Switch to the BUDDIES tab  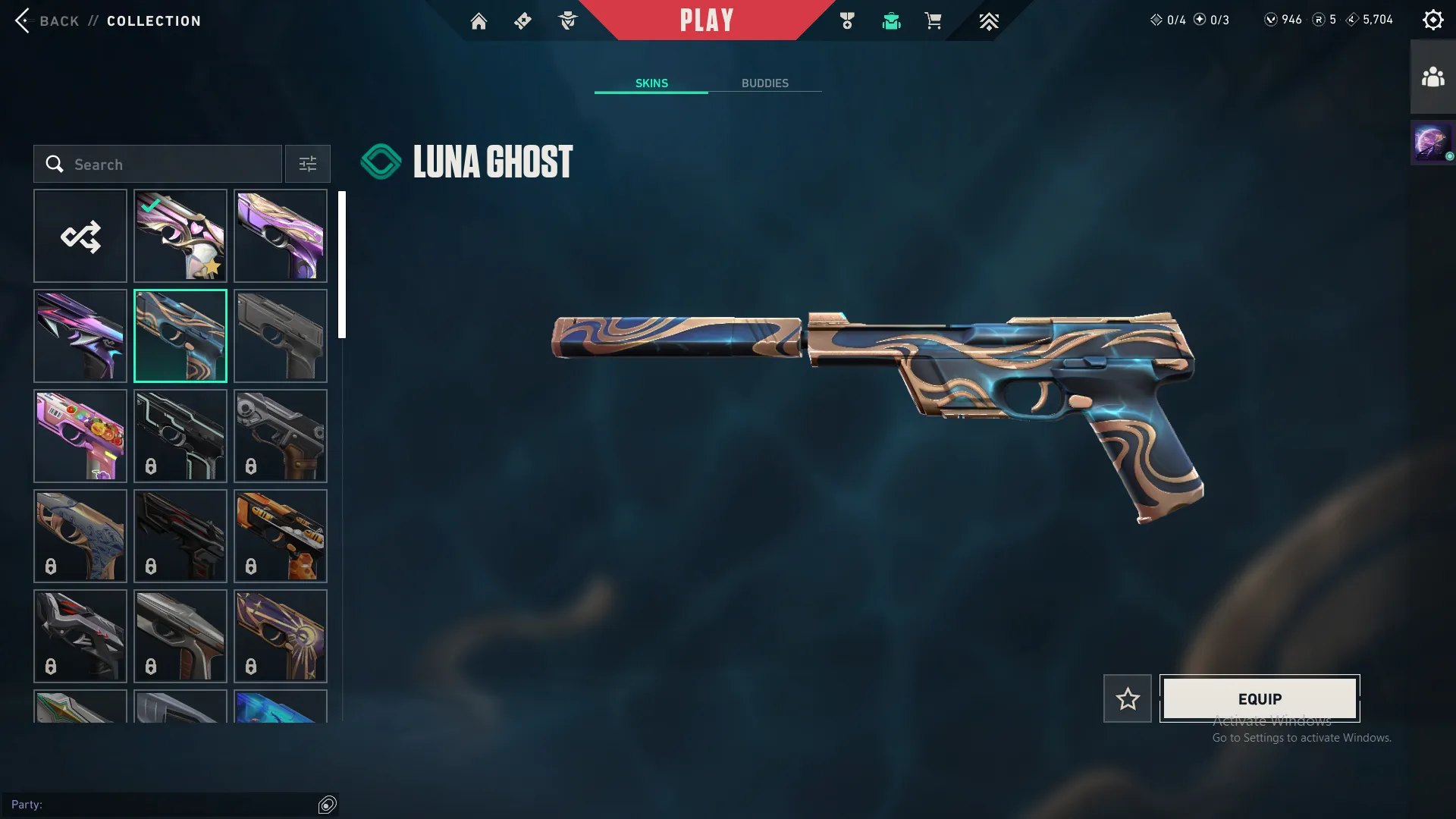(x=766, y=83)
